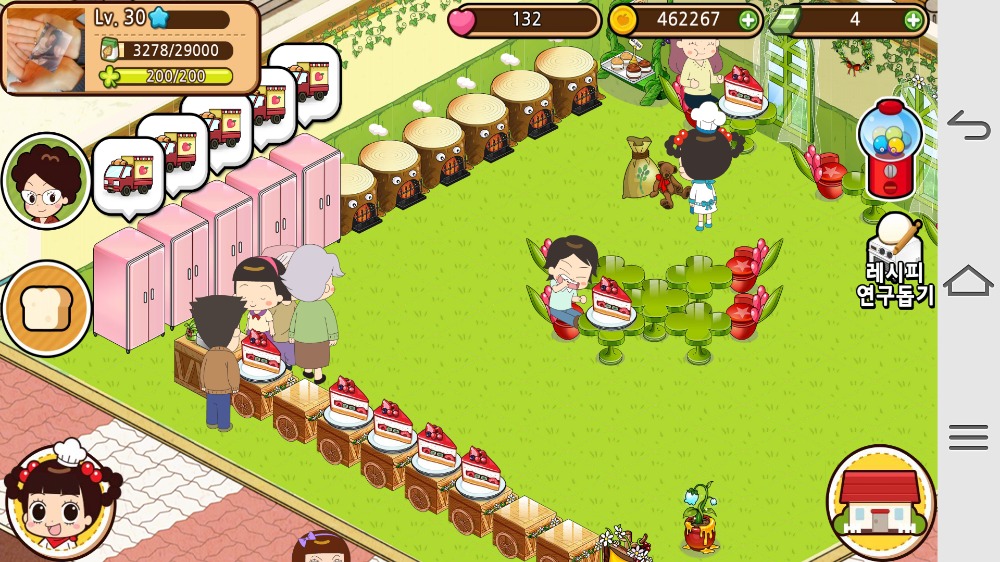Open the Android menu button
Image resolution: width=1000 pixels, height=562 pixels.
968,437
